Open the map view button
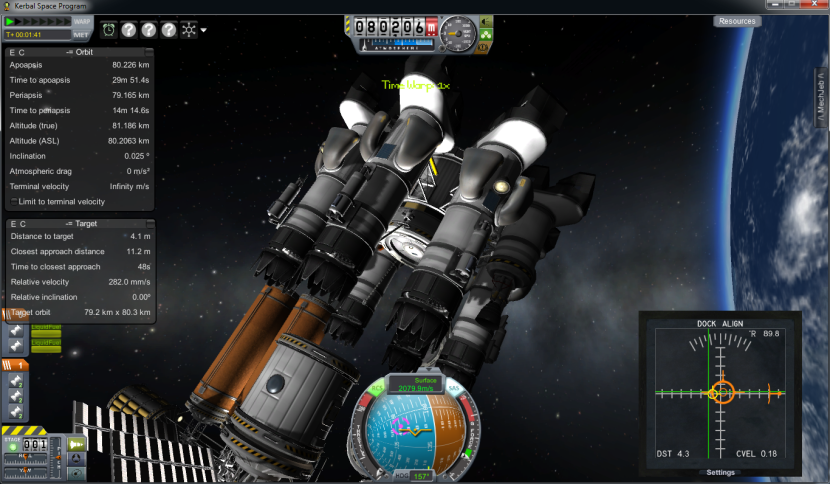This screenshot has height=484, width=830. pos(77,474)
